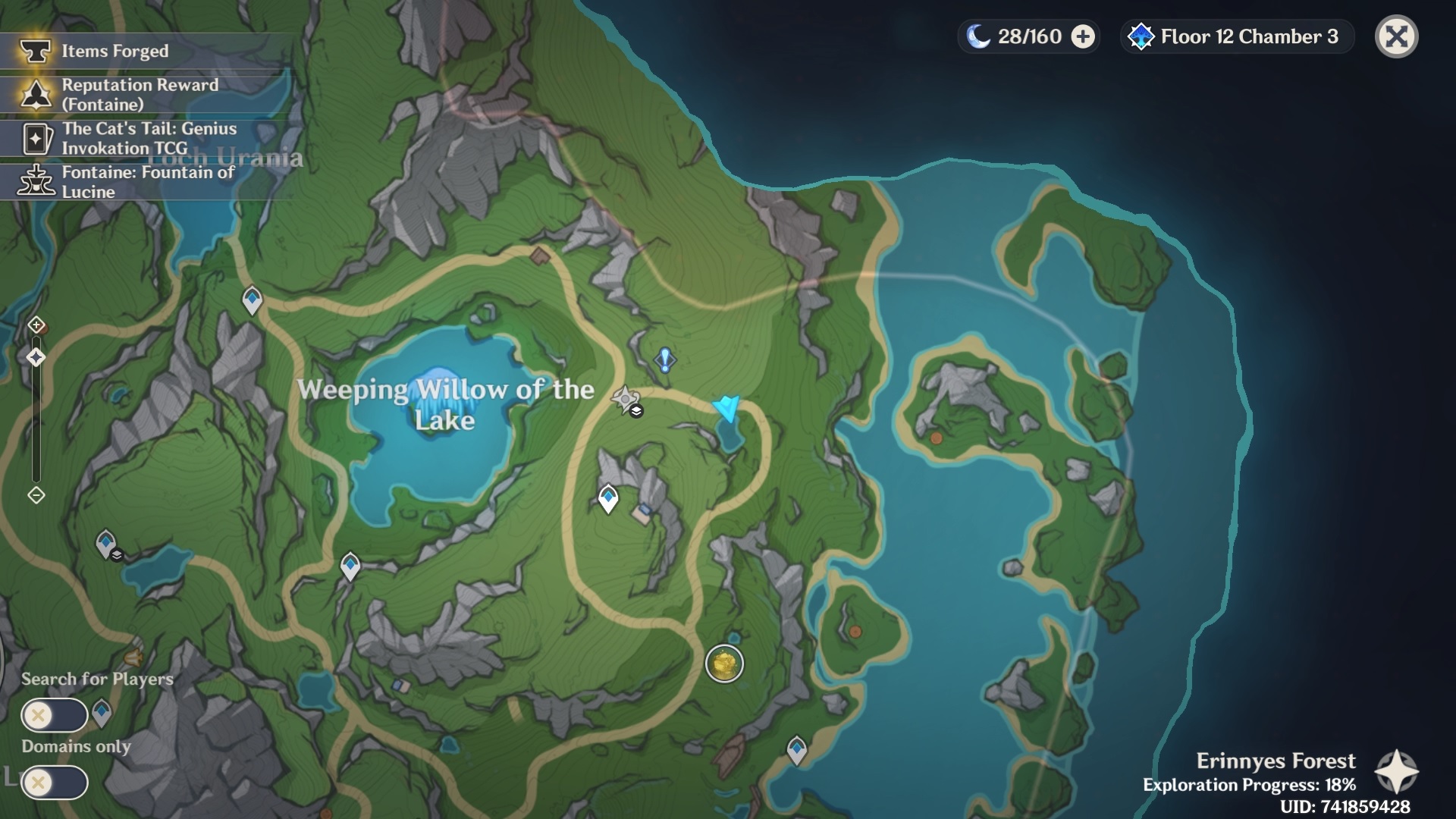Click the map zoom slider handle
Viewport: 1456px width, 819px height.
[36, 357]
